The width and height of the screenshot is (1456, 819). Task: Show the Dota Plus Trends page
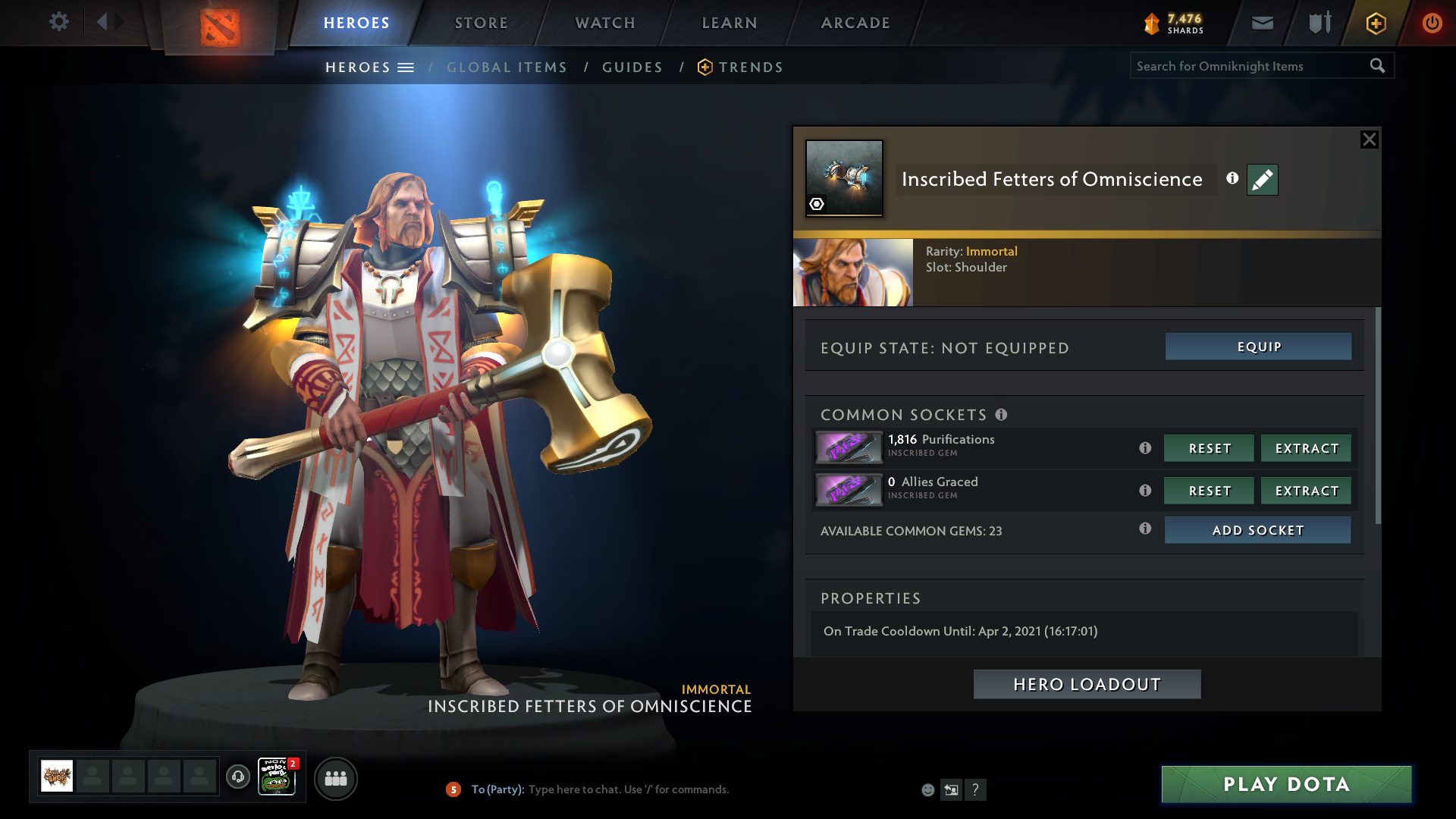750,67
